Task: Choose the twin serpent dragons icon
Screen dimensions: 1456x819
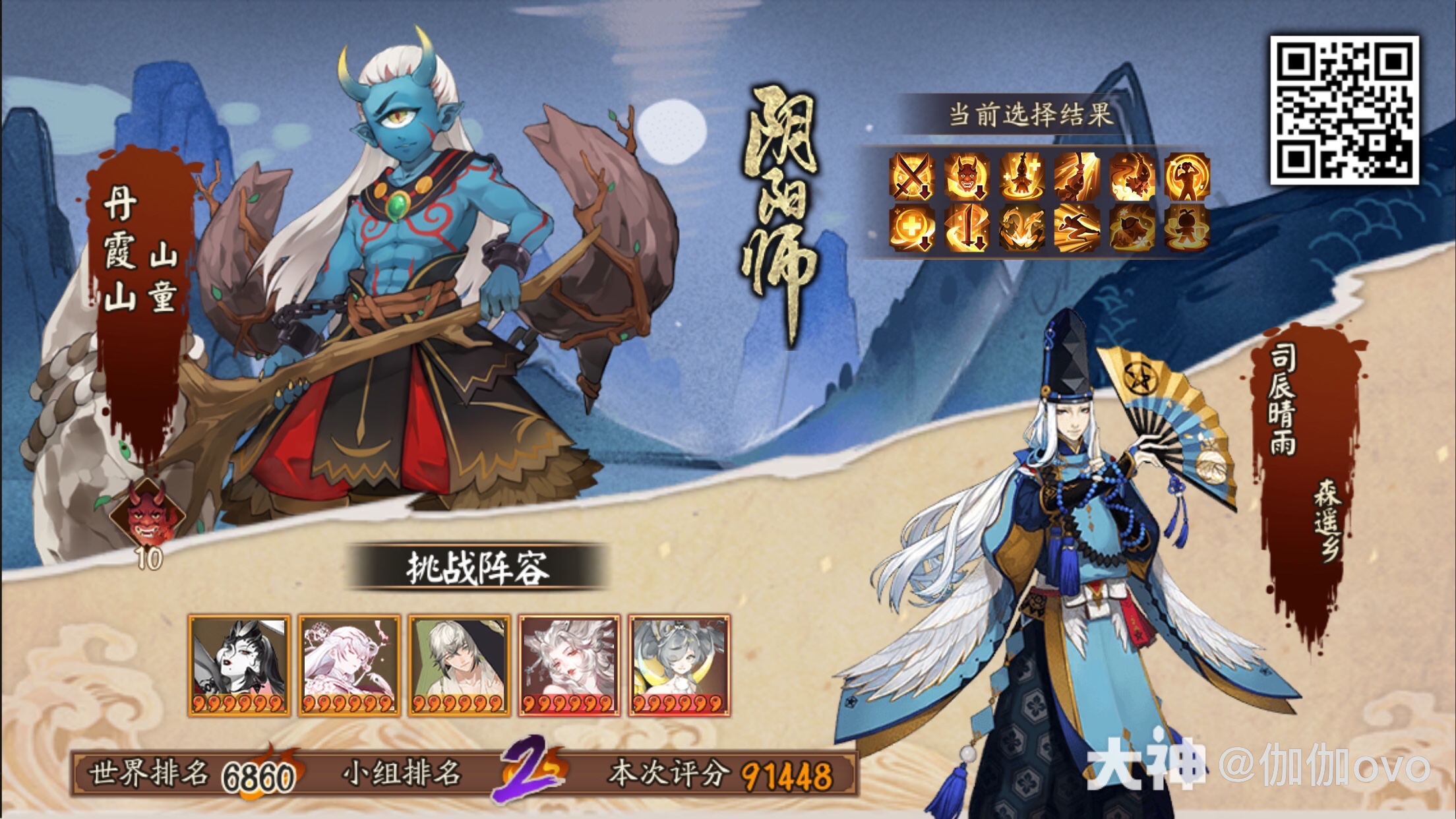Action: pyautogui.click(x=1021, y=229)
